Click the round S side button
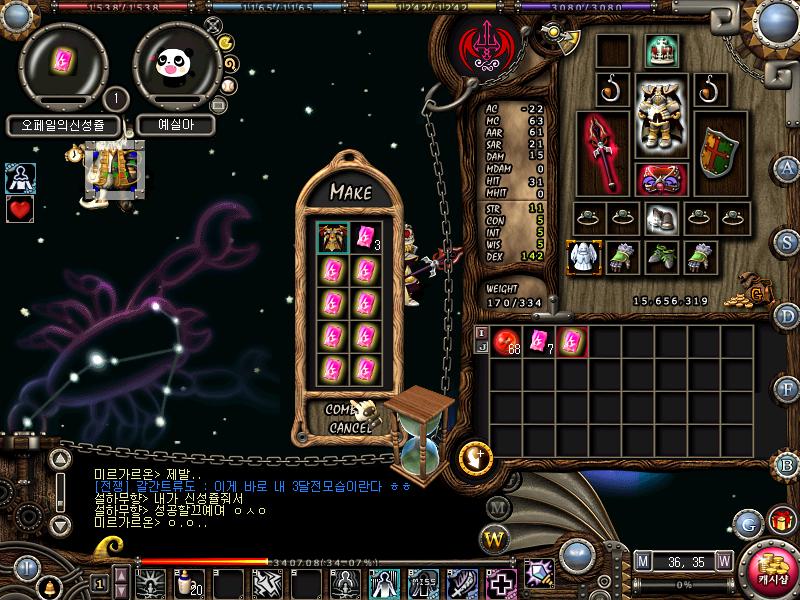The width and height of the screenshot is (800, 600). pos(788,241)
